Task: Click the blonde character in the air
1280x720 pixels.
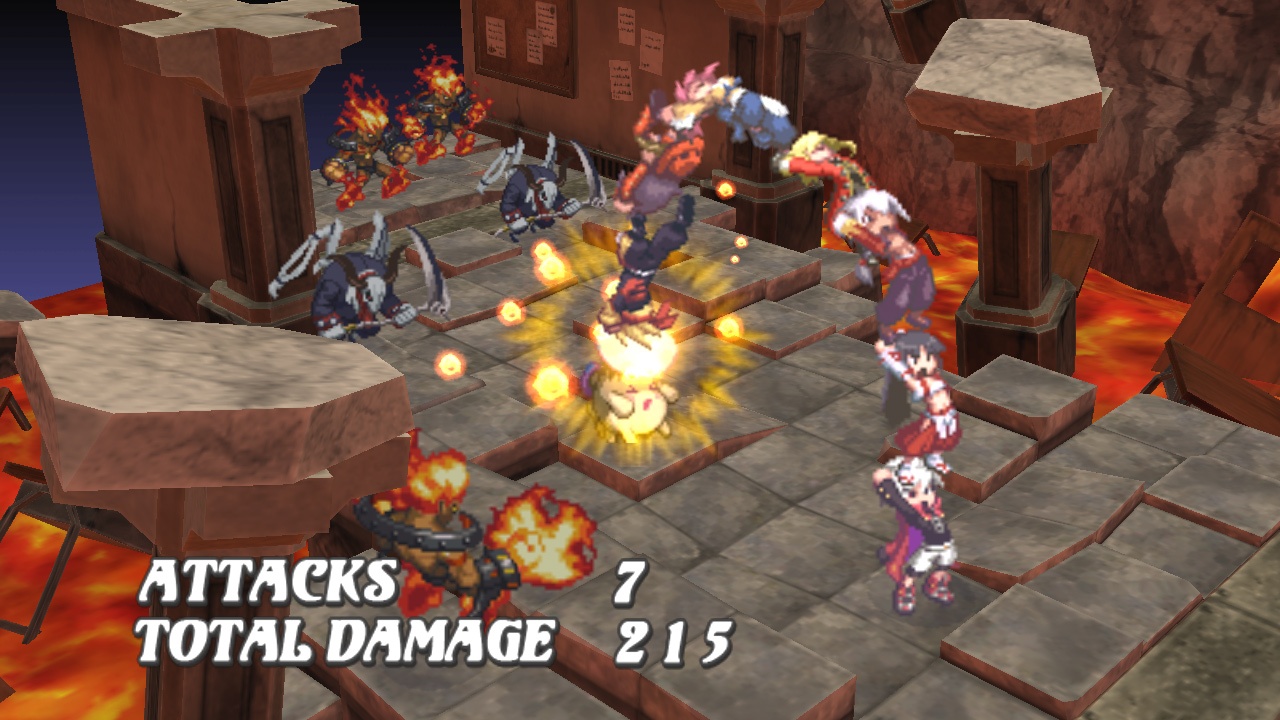Action: [x=820, y=160]
